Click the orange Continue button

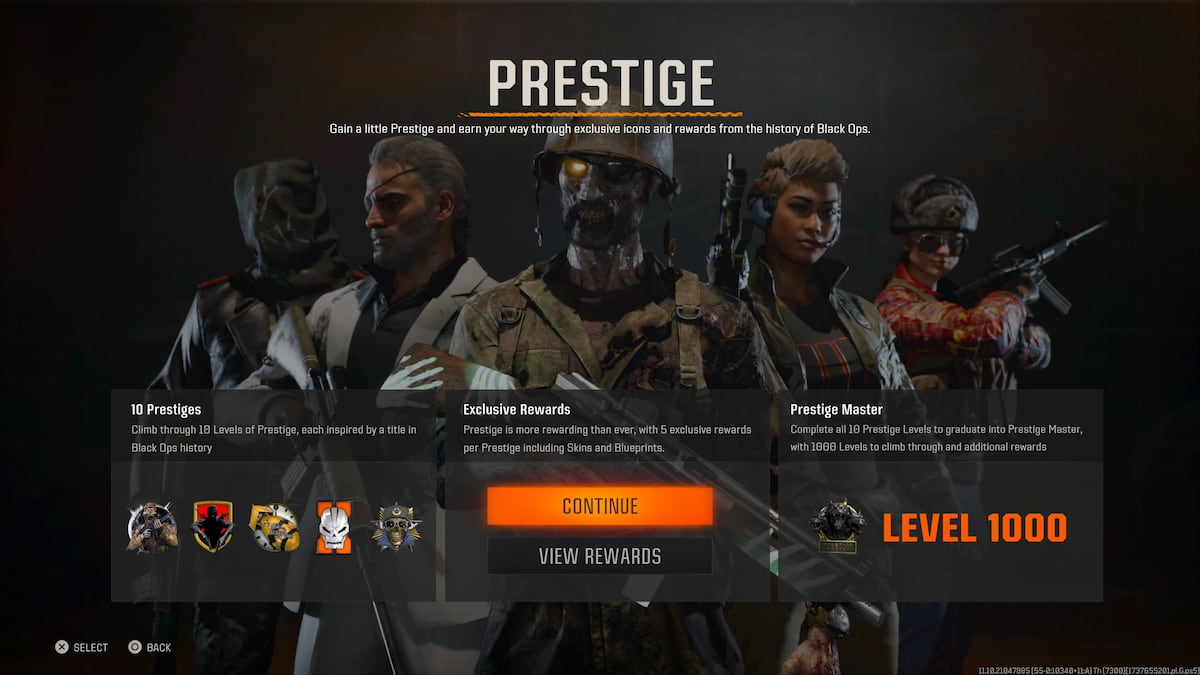[x=600, y=506]
